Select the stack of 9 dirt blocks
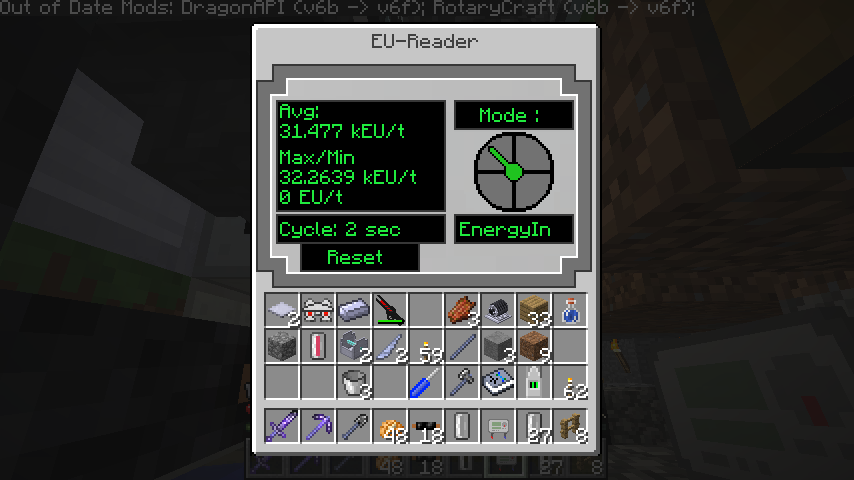The width and height of the screenshot is (854, 480). (x=534, y=346)
